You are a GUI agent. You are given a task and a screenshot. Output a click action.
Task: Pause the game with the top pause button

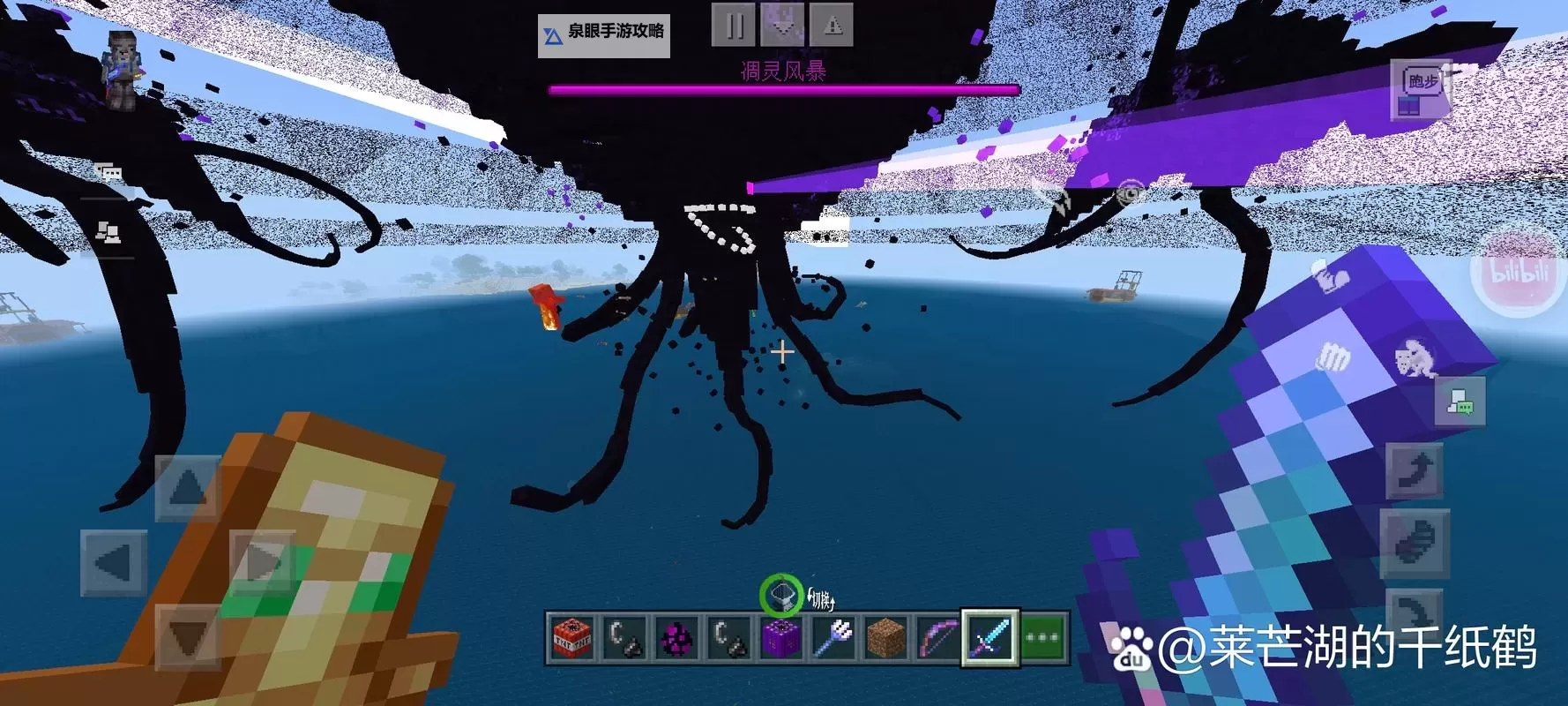[734, 25]
